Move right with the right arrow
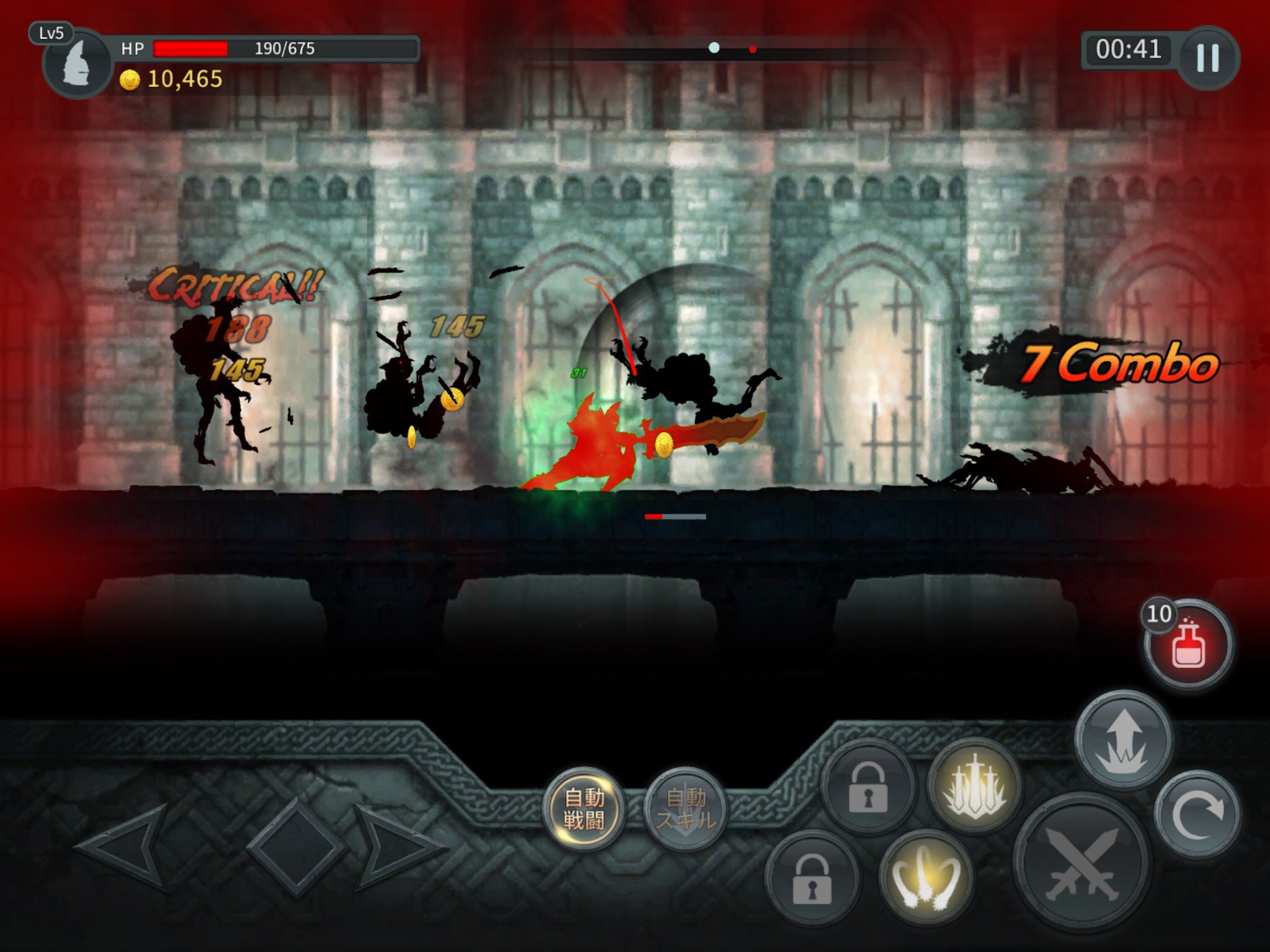The image size is (1270, 952). 397,847
